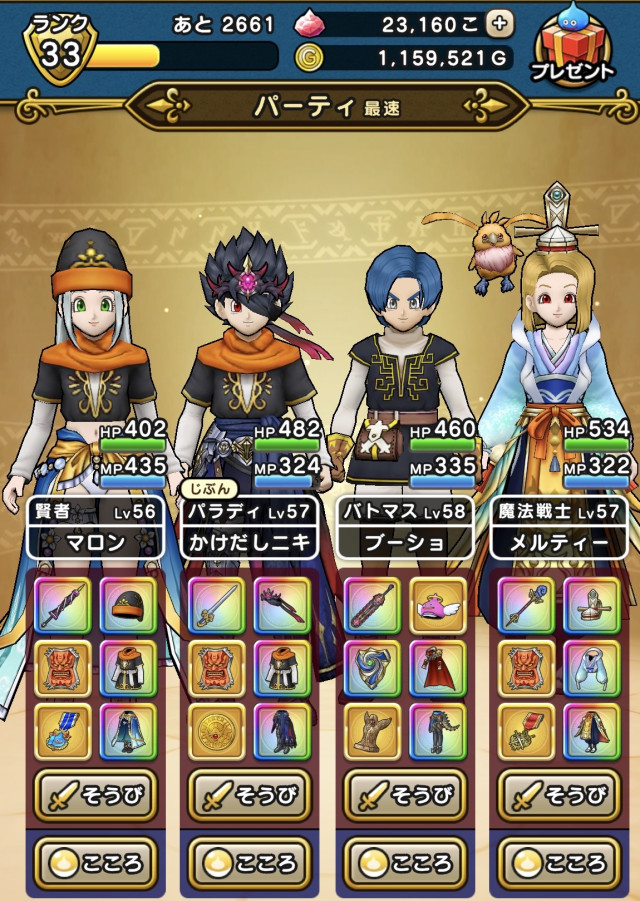Select マロン's blue medal accessory slot
The image size is (640, 901).
62,732
